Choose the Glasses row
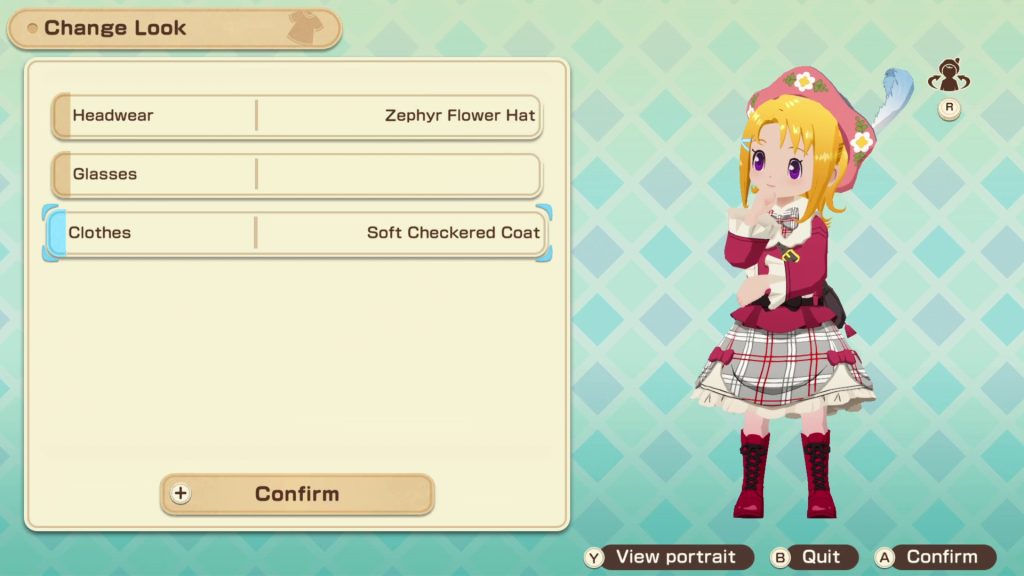 pyautogui.click(x=297, y=175)
